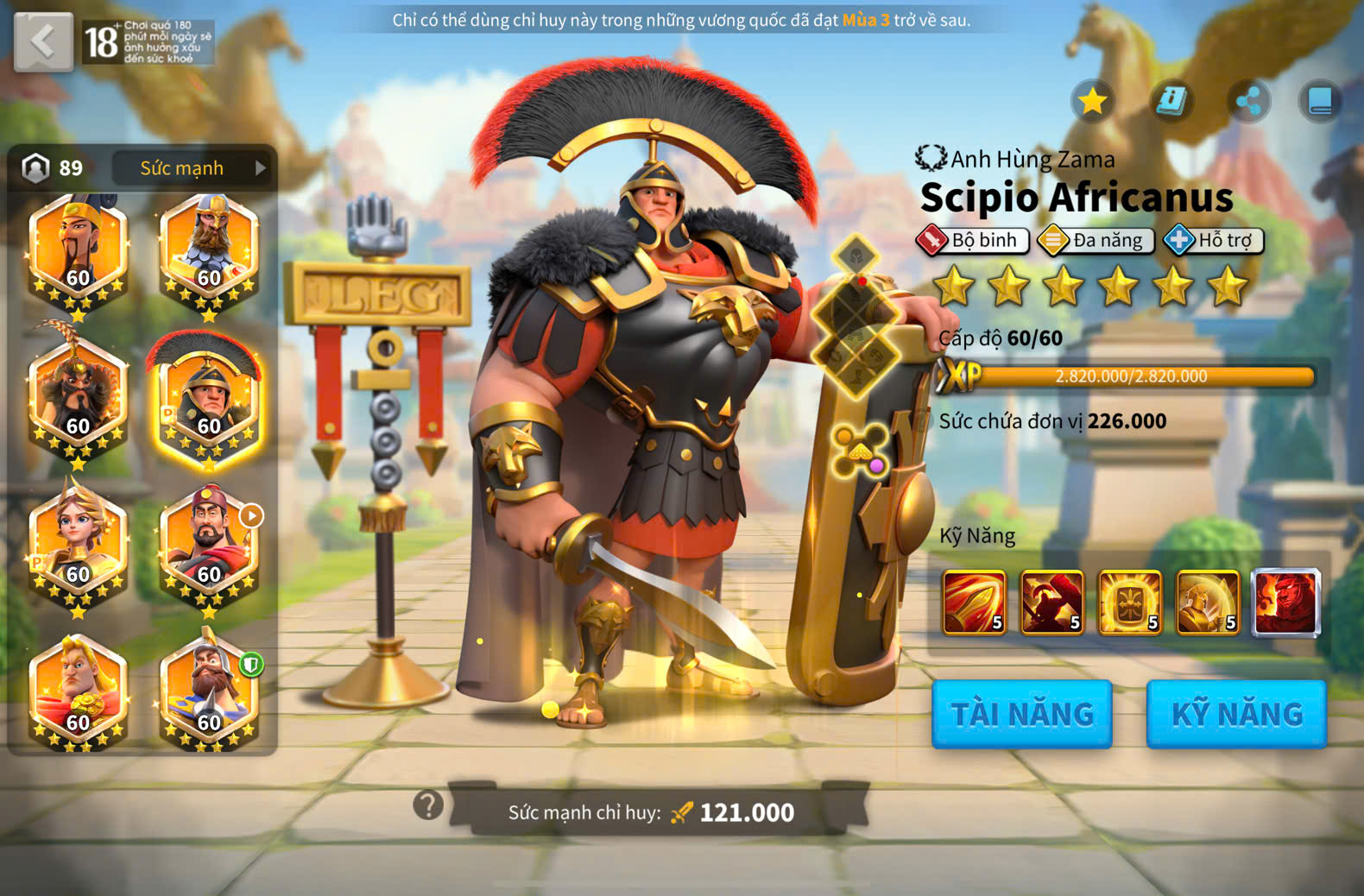Viewport: 1364px width, 896px height.
Task: Go back with the arrow button
Action: (43, 41)
